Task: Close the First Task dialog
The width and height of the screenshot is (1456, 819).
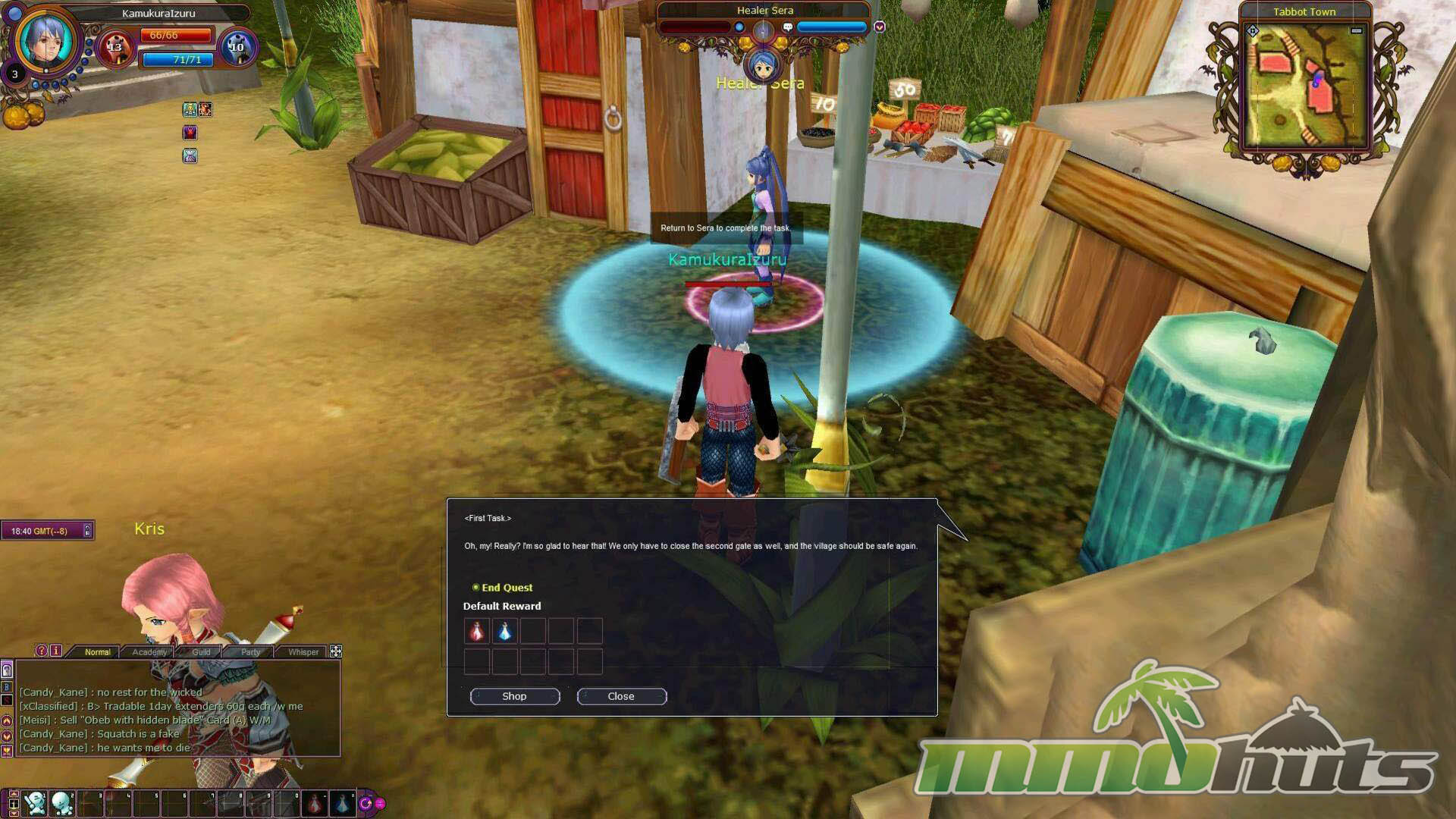Action: (621, 696)
